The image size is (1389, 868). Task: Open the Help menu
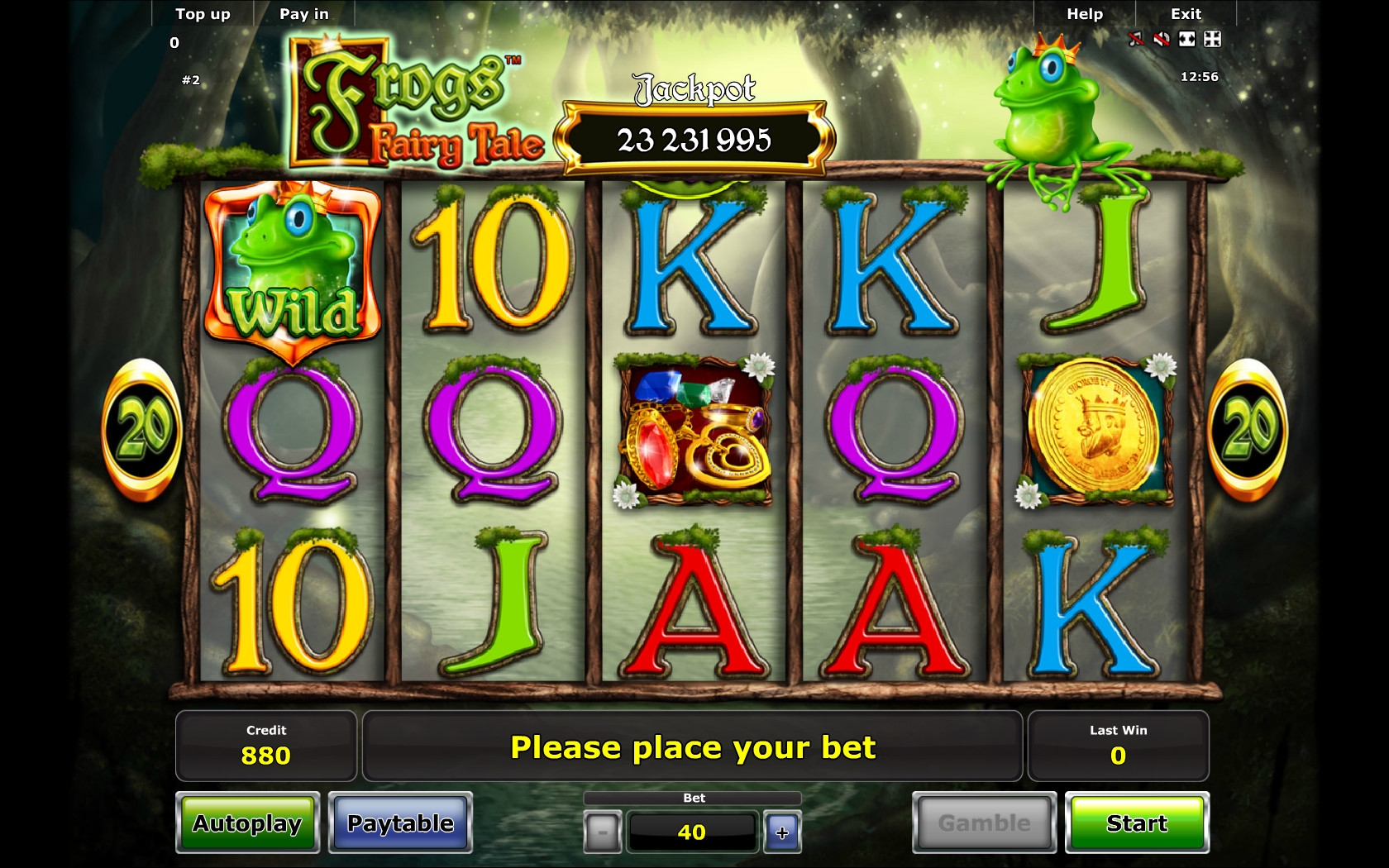point(1085,14)
